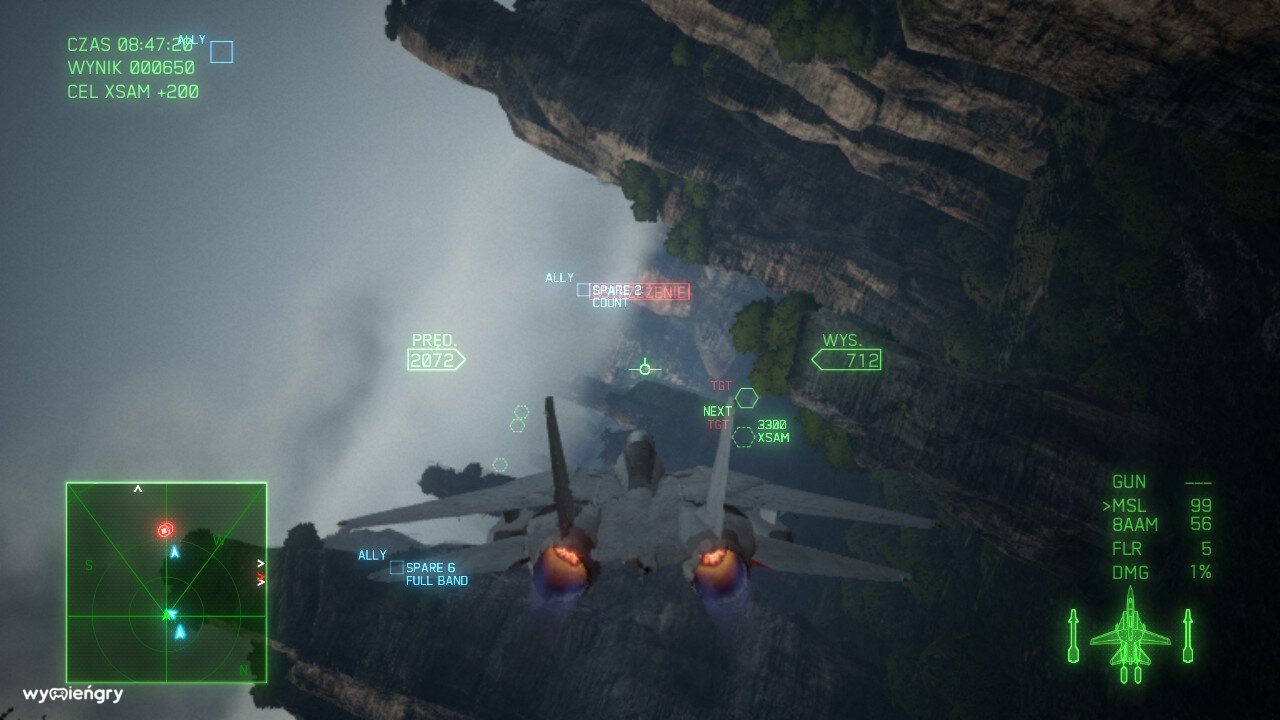Screen dimensions: 1280x720
Task: Click the green aircraft damage status icon
Action: [x=1130, y=637]
